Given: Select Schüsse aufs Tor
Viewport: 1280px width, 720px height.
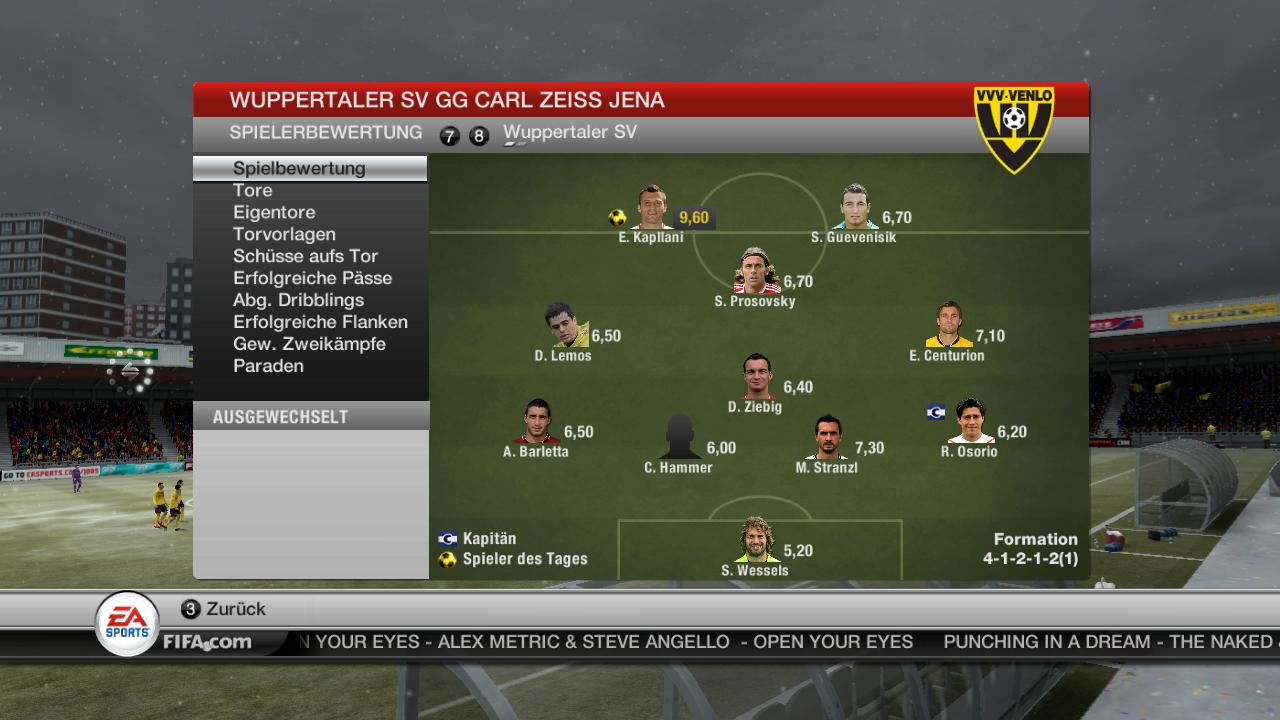Looking at the screenshot, I should coord(305,256).
